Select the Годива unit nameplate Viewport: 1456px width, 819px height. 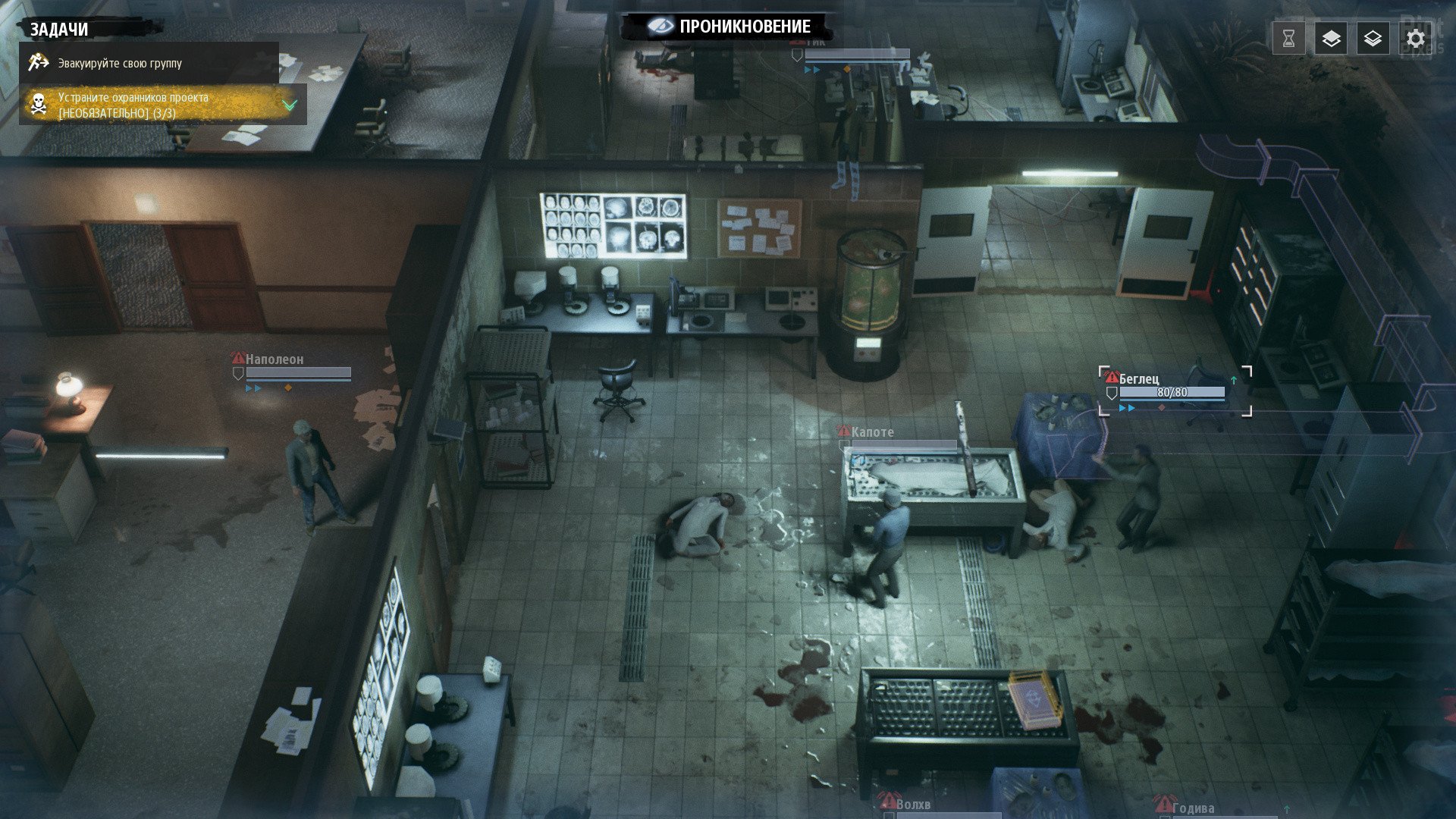point(1192,808)
